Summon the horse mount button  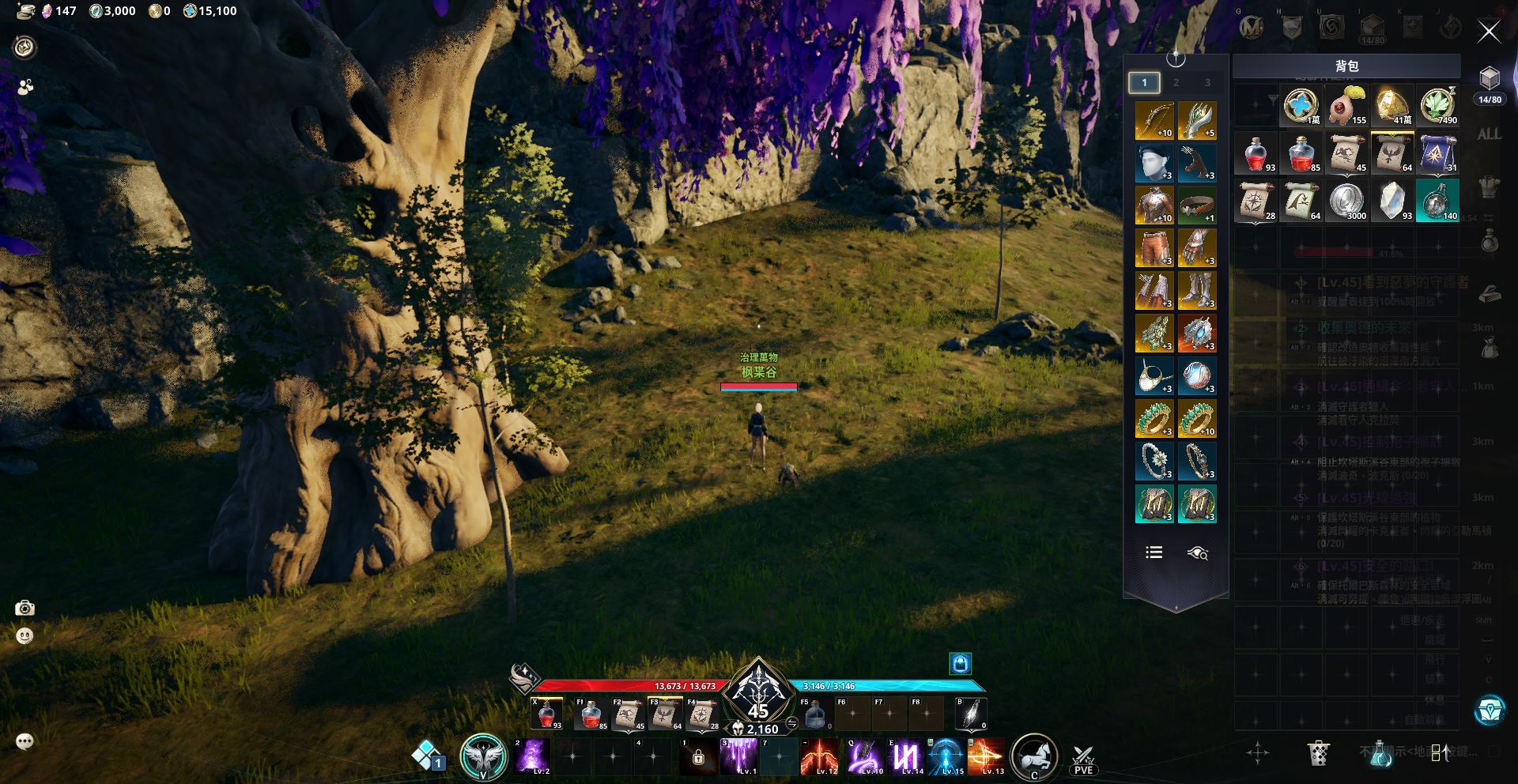coord(1033,756)
